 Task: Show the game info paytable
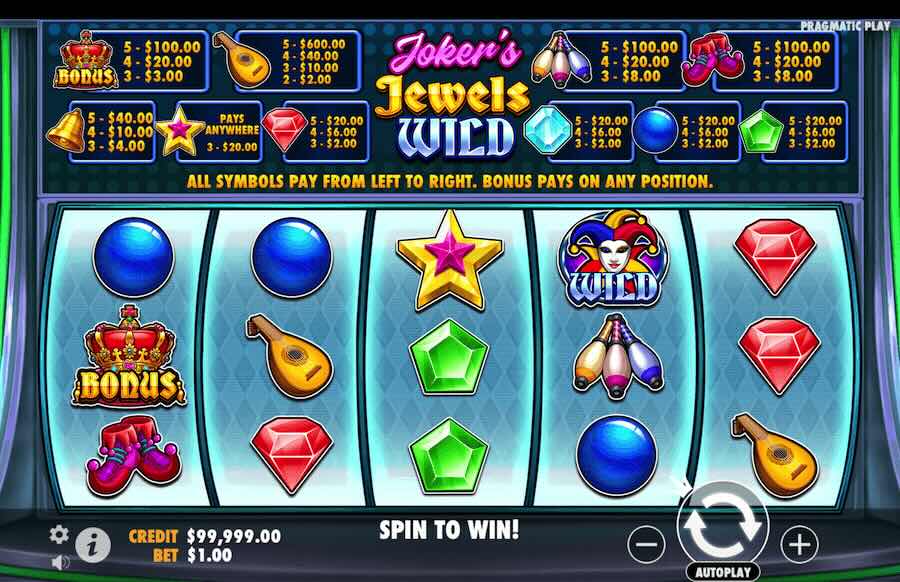click(x=94, y=544)
